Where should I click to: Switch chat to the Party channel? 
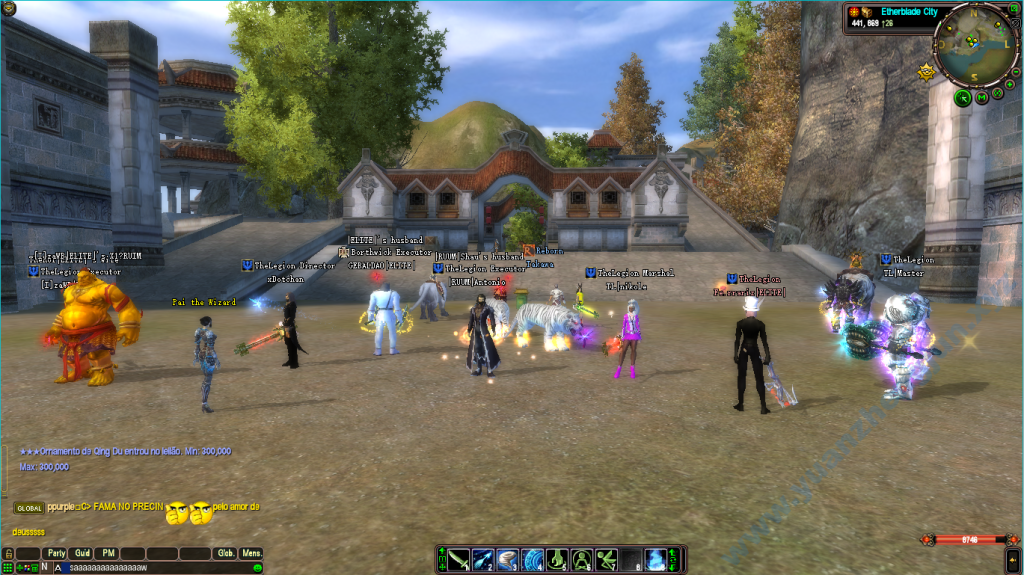55,553
